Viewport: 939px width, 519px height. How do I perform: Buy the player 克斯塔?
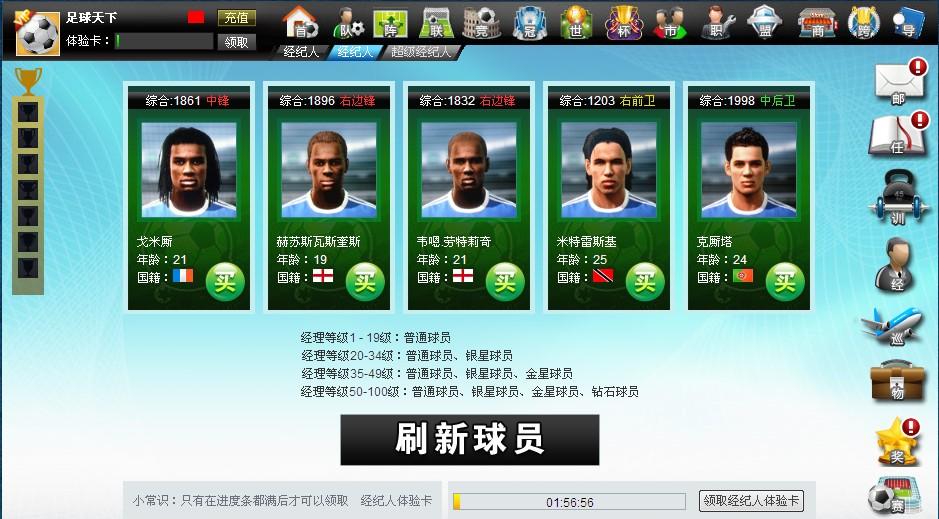pyautogui.click(x=785, y=279)
